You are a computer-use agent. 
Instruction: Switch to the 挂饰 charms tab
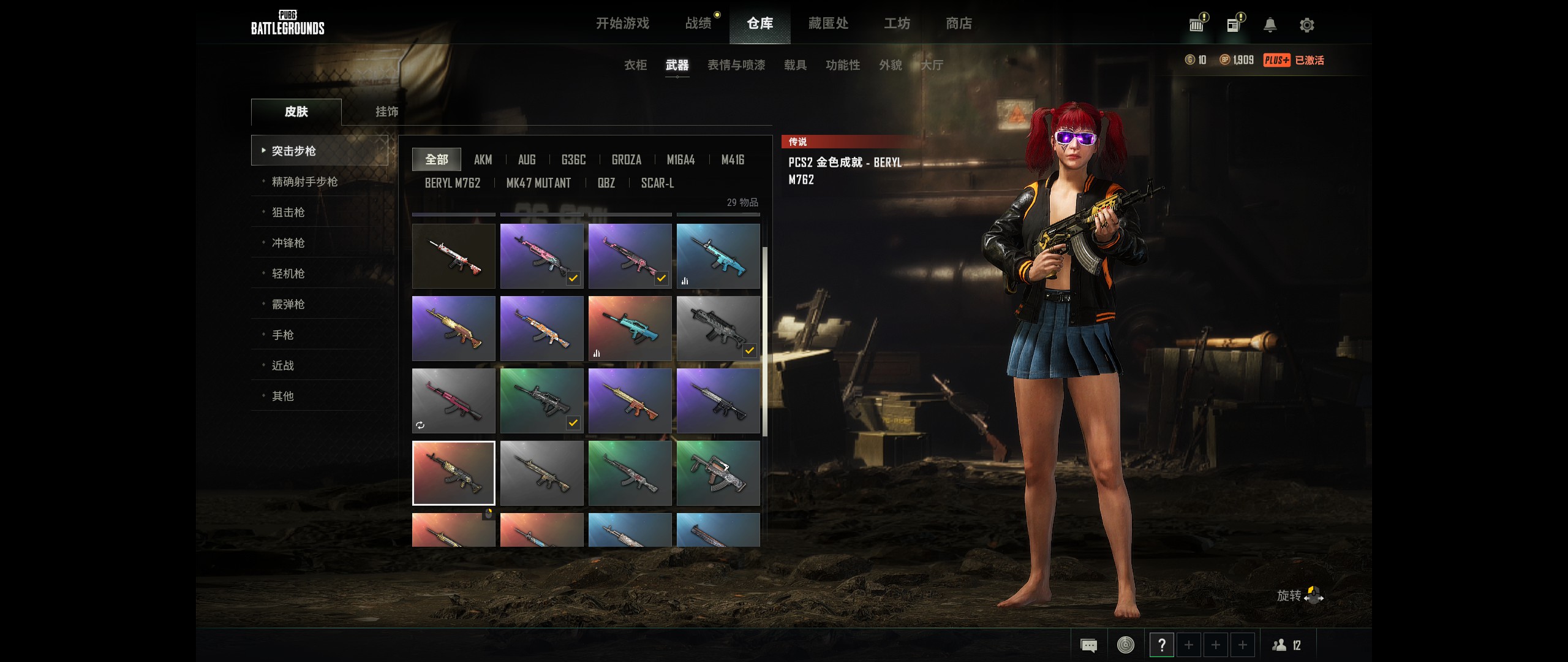386,112
